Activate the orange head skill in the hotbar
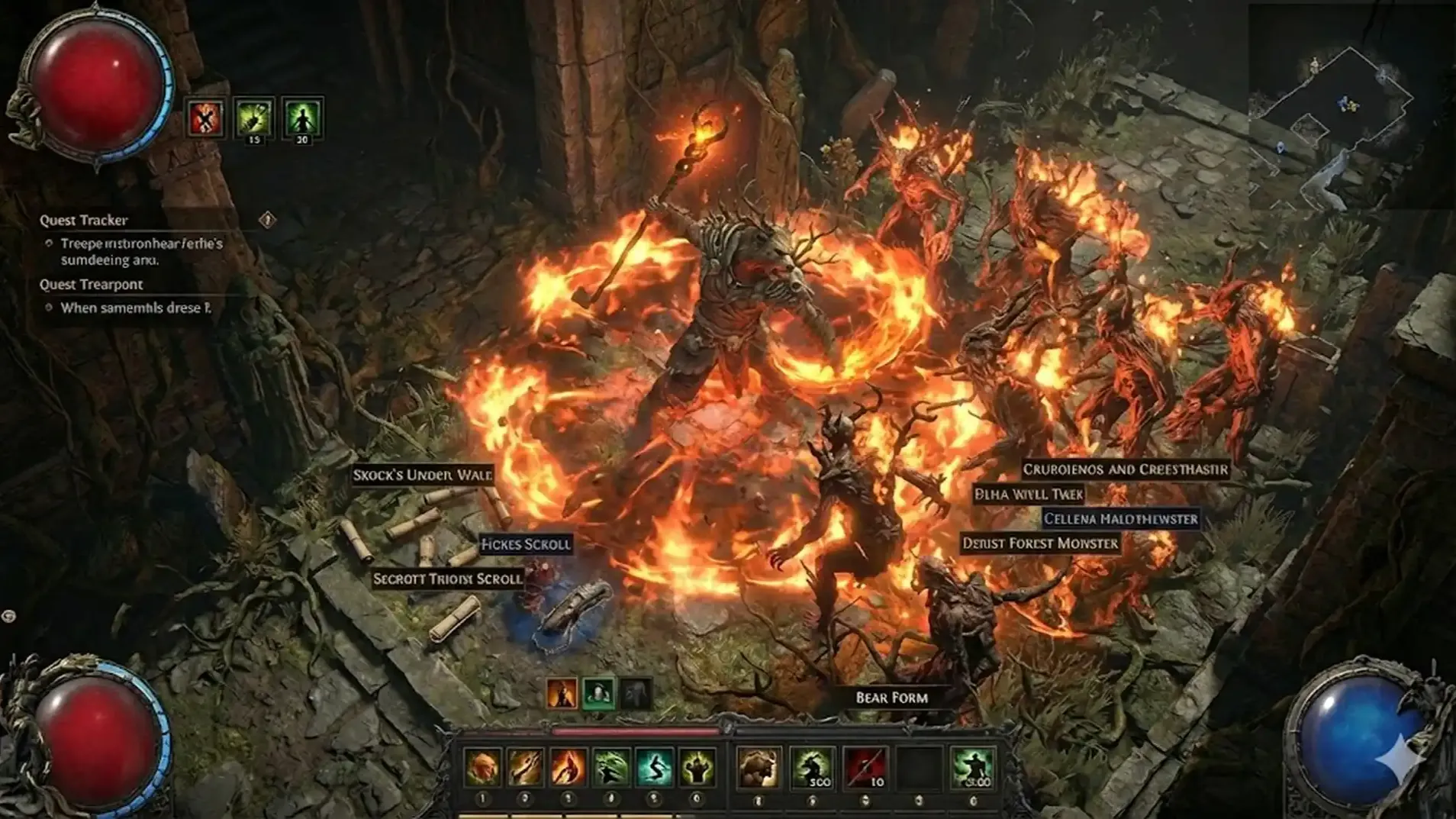 (x=482, y=766)
